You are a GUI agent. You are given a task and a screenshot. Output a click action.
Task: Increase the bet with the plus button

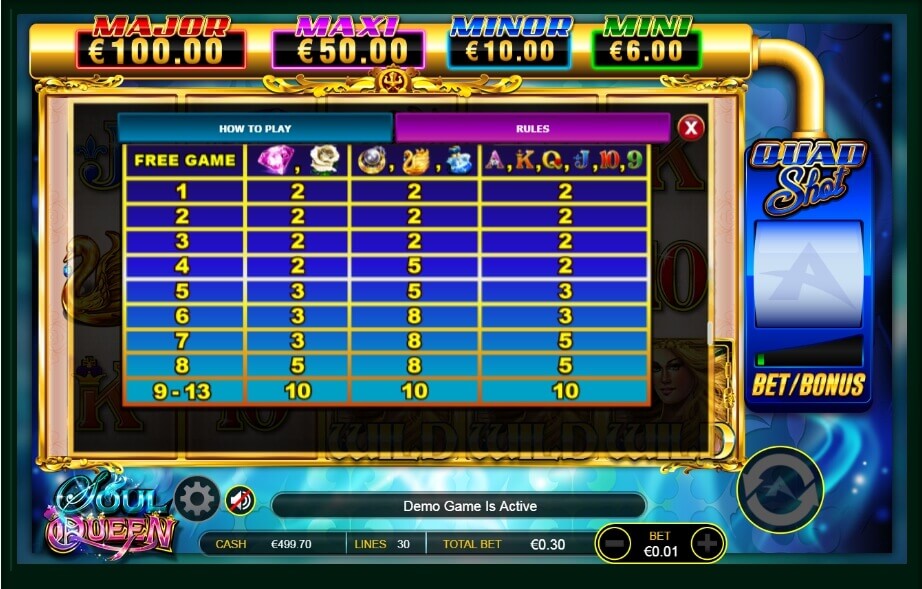tap(707, 544)
